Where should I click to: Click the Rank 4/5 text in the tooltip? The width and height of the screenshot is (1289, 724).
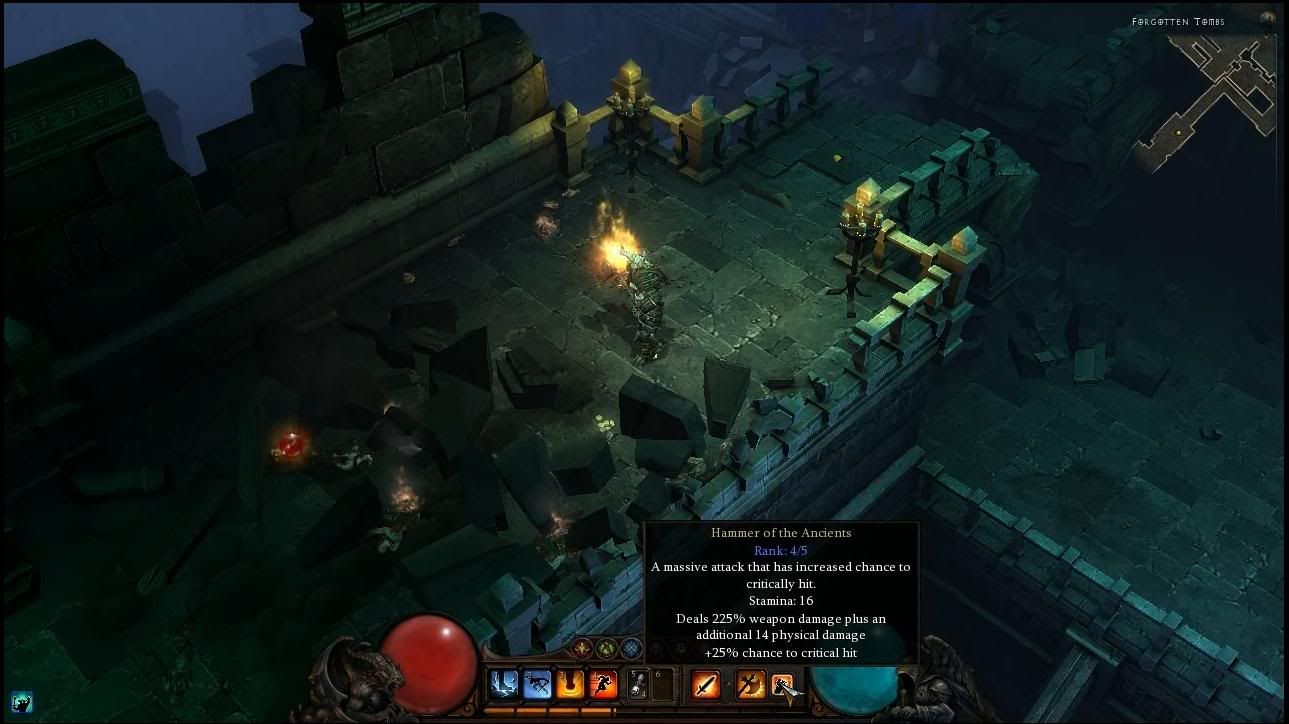[x=779, y=550]
